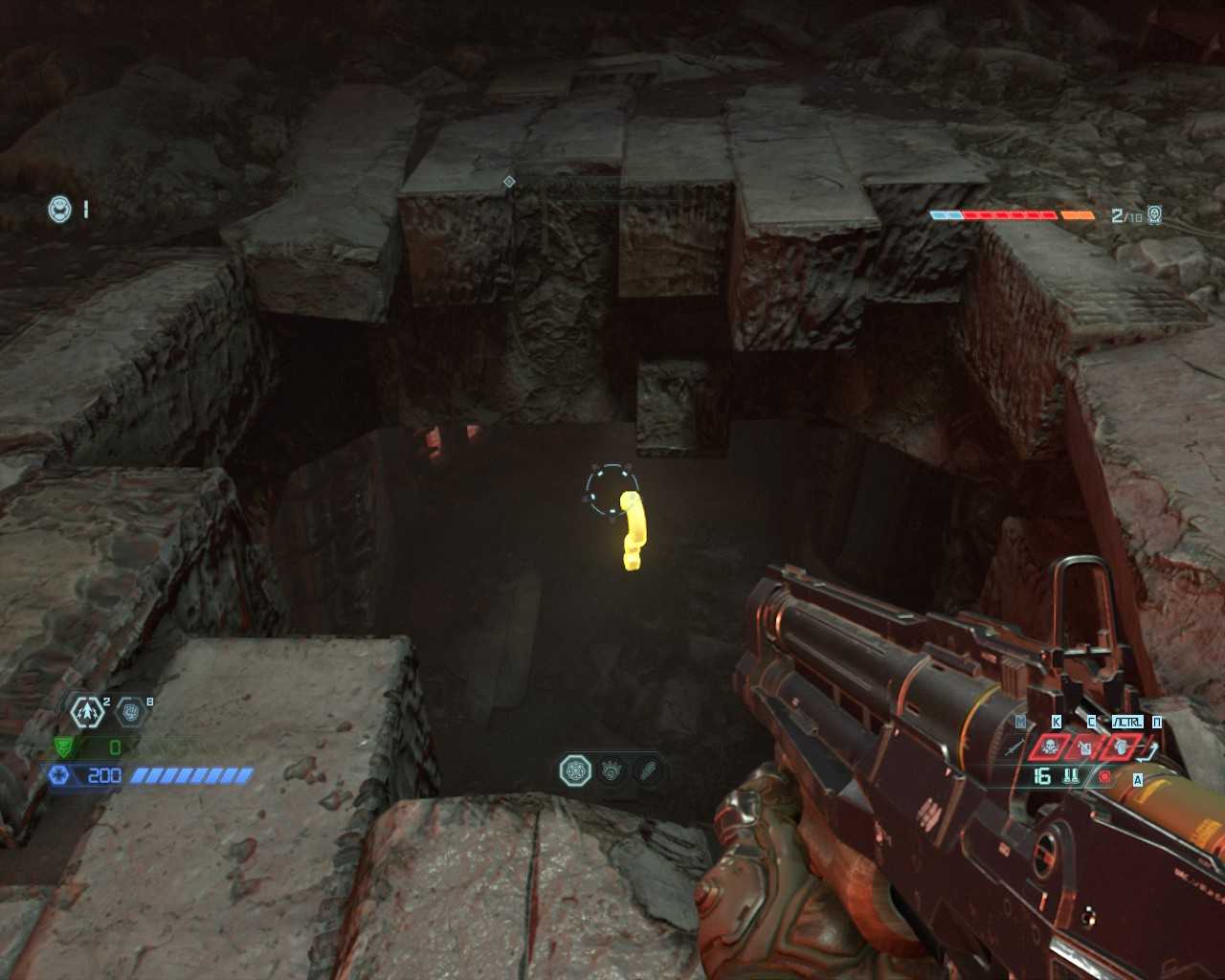This screenshot has width=1225, height=980.
Task: Activate the red middle equipment slot
Action: 1085,746
